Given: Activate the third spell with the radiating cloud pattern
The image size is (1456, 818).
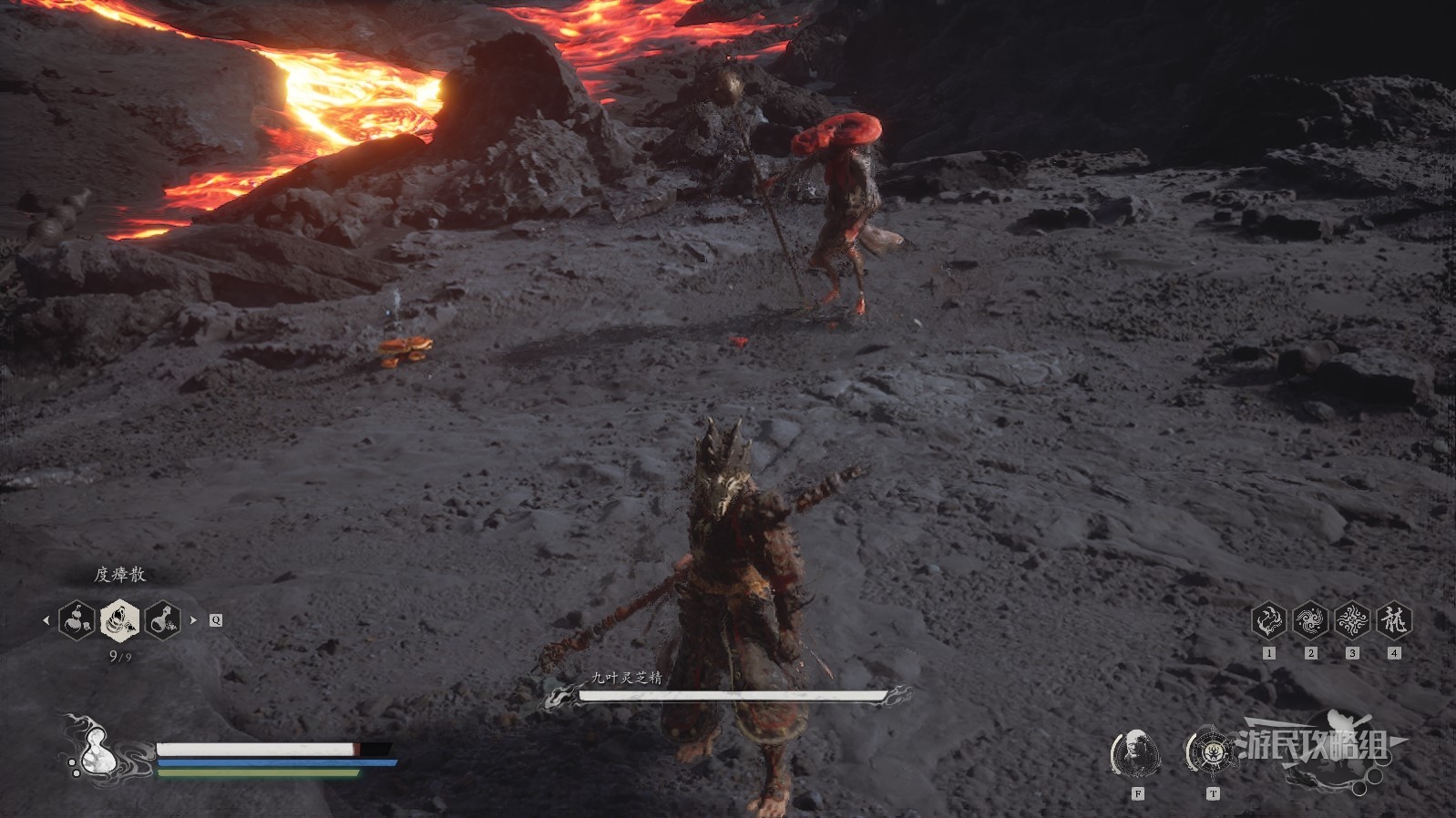Looking at the screenshot, I should click(1352, 621).
